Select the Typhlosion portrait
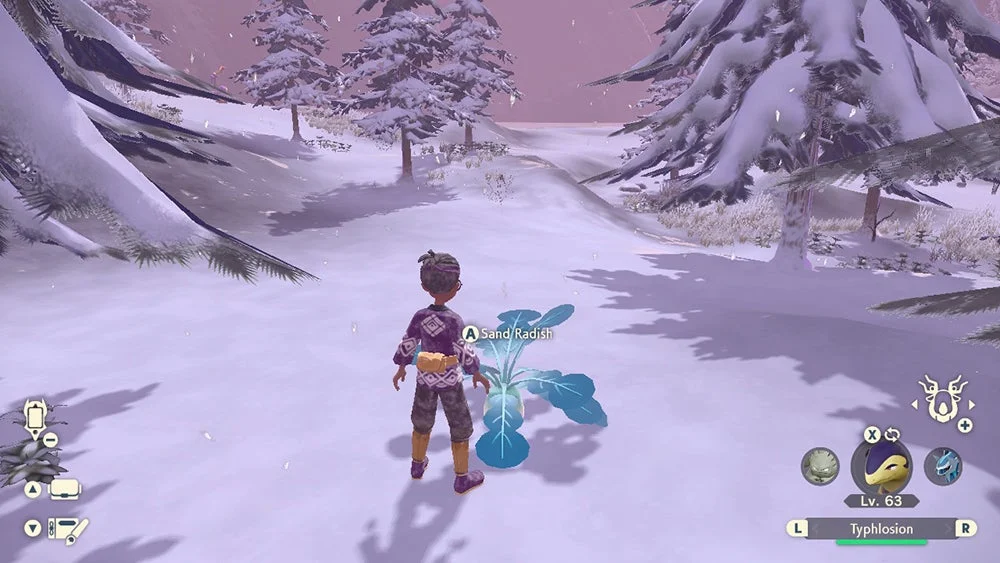The height and width of the screenshot is (563, 1000). [881, 465]
